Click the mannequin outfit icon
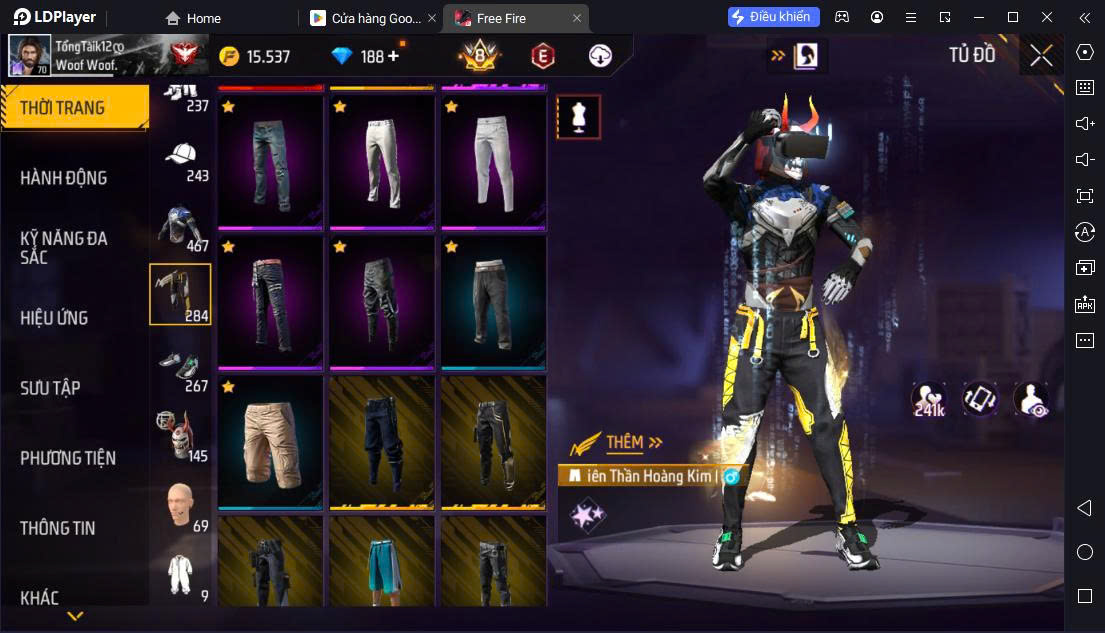Screen dimensions: 1105x633 click(578, 117)
